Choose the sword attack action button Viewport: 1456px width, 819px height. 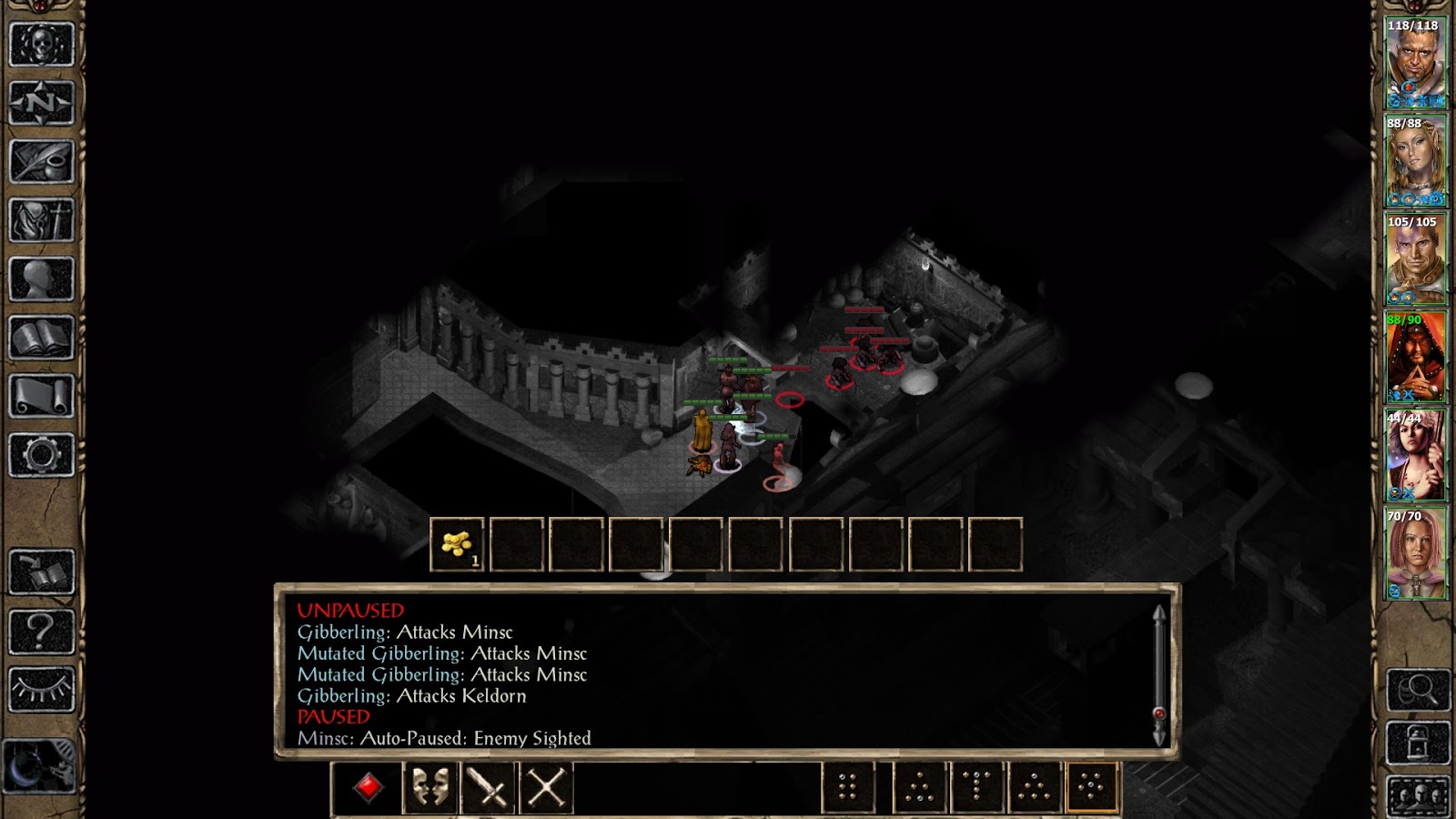(x=488, y=787)
